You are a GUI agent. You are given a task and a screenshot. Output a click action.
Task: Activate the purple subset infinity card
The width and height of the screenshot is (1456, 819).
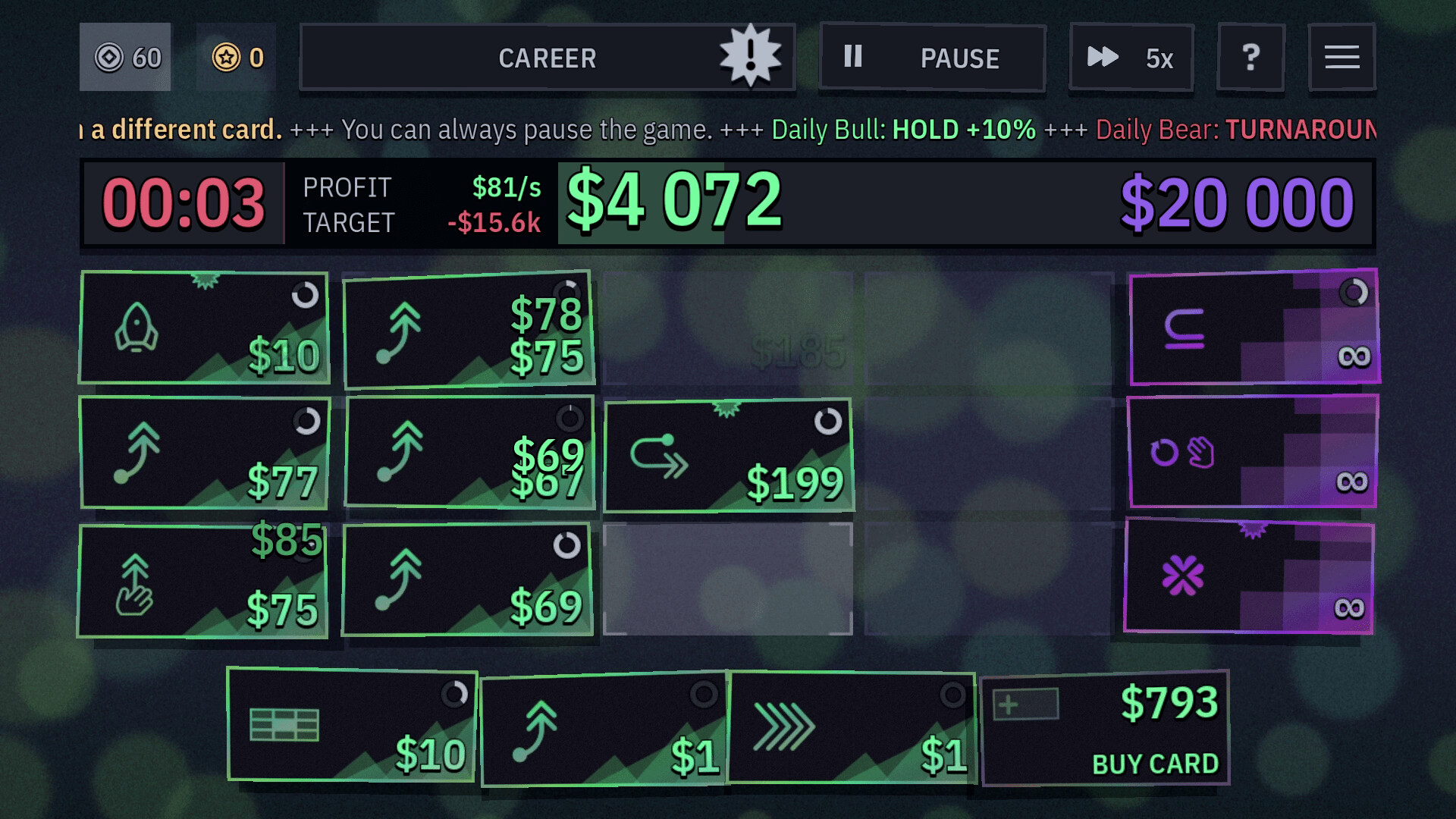[x=1253, y=328]
